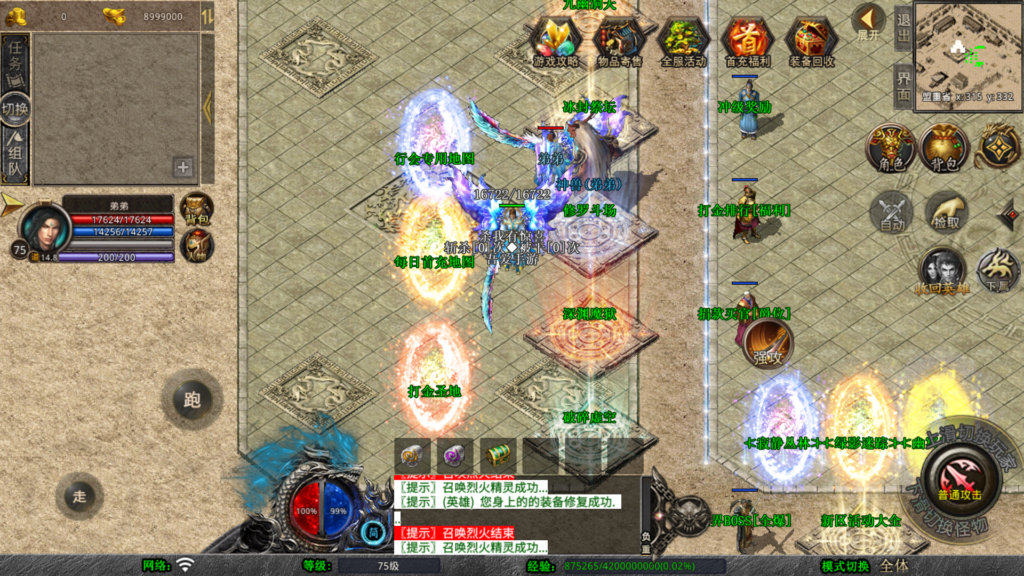Open the 装备回收 equipment recycle chest
1024x576 pixels.
coord(811,40)
